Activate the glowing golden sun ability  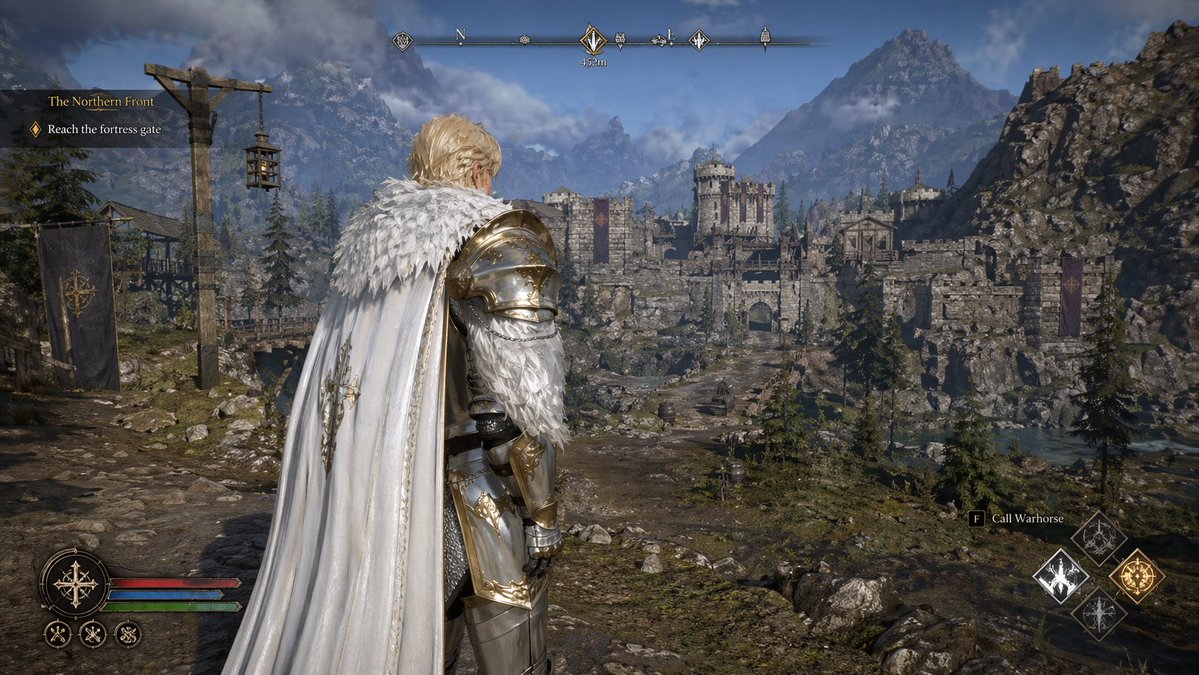[x=1136, y=576]
